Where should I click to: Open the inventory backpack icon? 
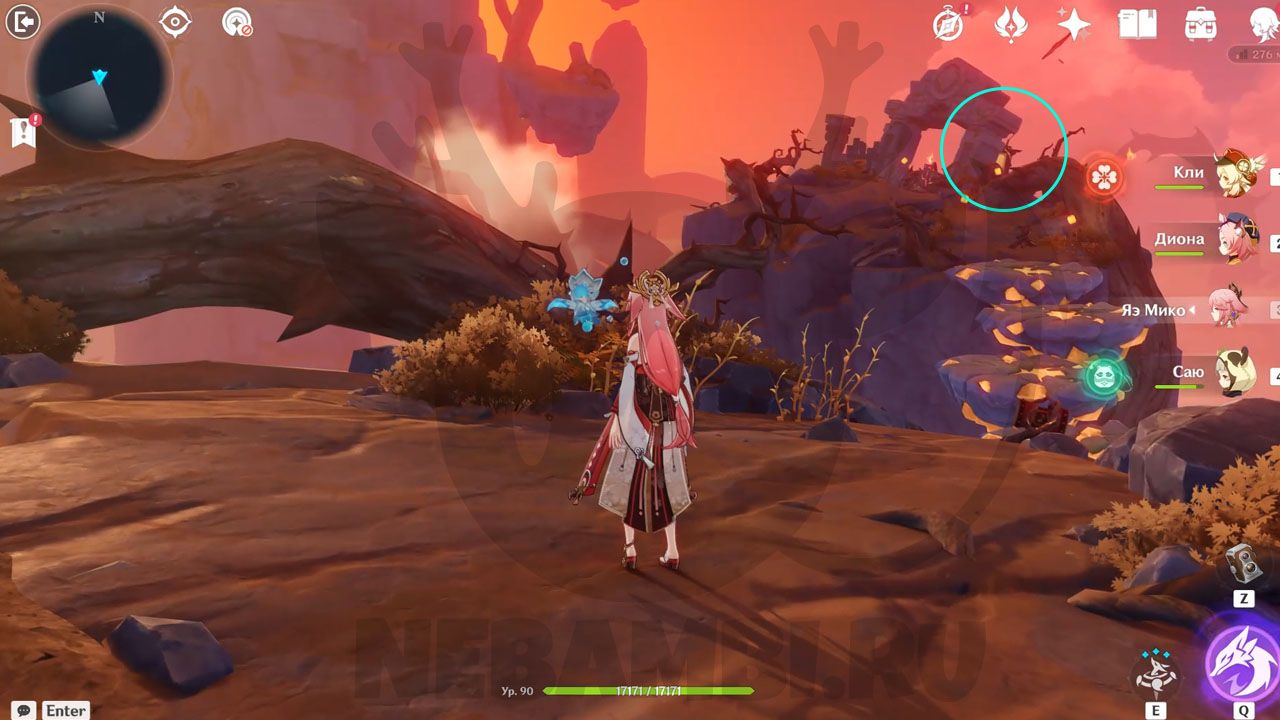[1200, 23]
